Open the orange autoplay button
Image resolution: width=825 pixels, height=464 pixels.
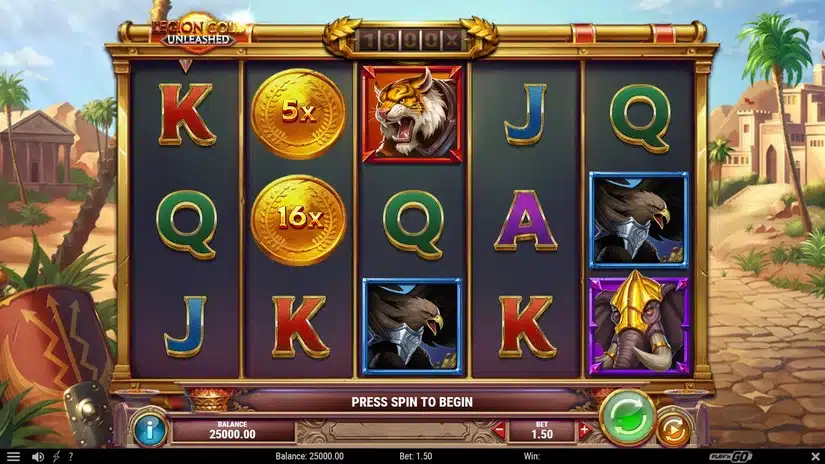[673, 429]
